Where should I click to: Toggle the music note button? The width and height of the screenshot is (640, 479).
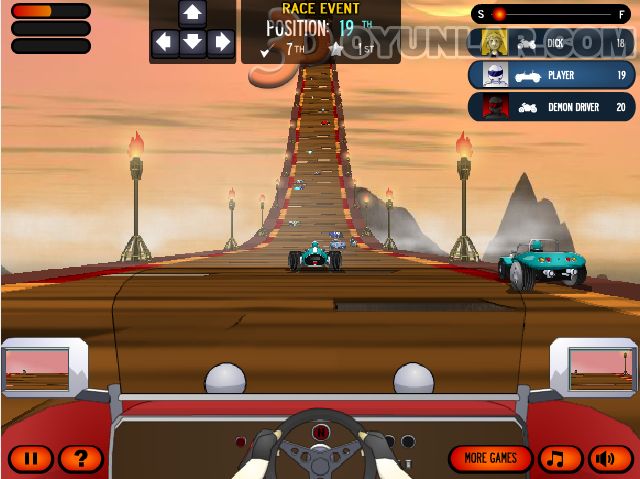[x=561, y=458]
